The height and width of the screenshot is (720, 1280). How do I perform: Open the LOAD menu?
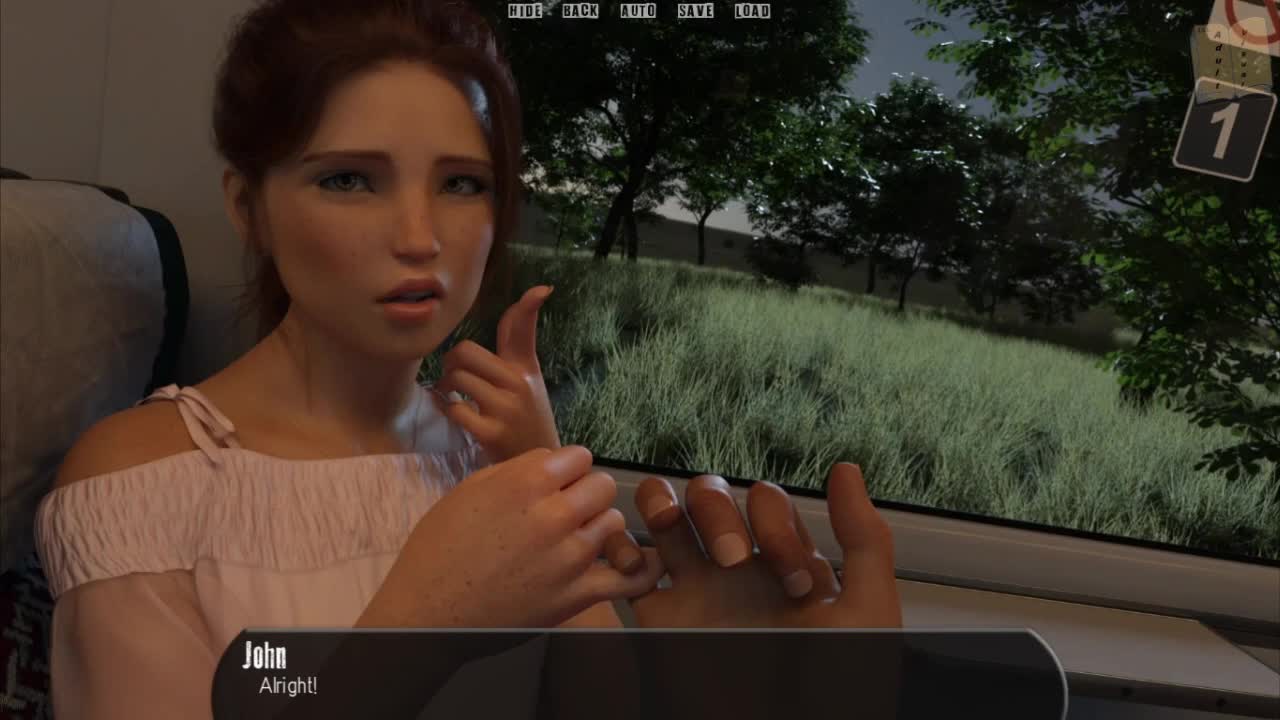(752, 11)
